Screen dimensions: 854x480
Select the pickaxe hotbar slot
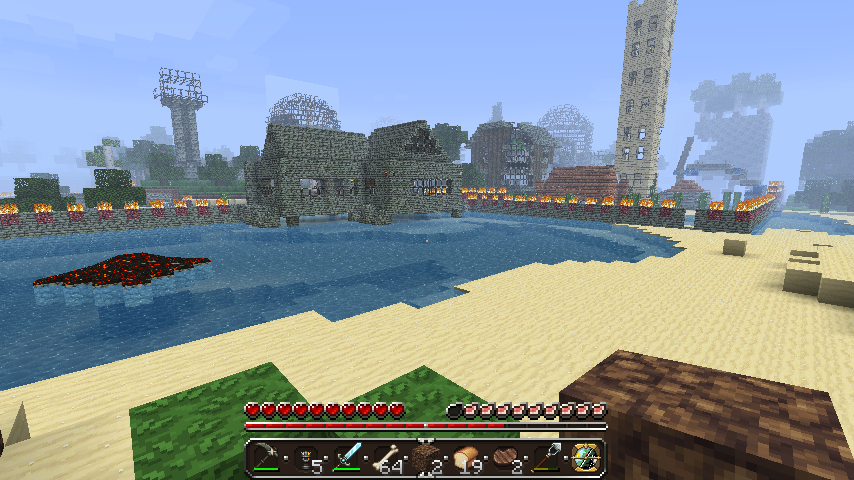pos(267,458)
